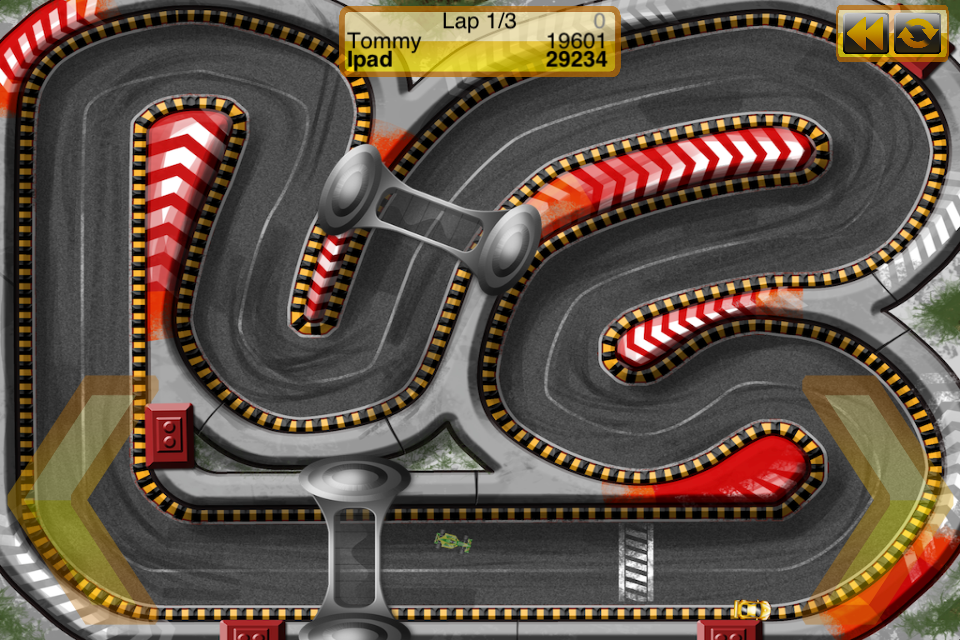
Task: Click the double-arrow back button
Action: tap(865, 35)
